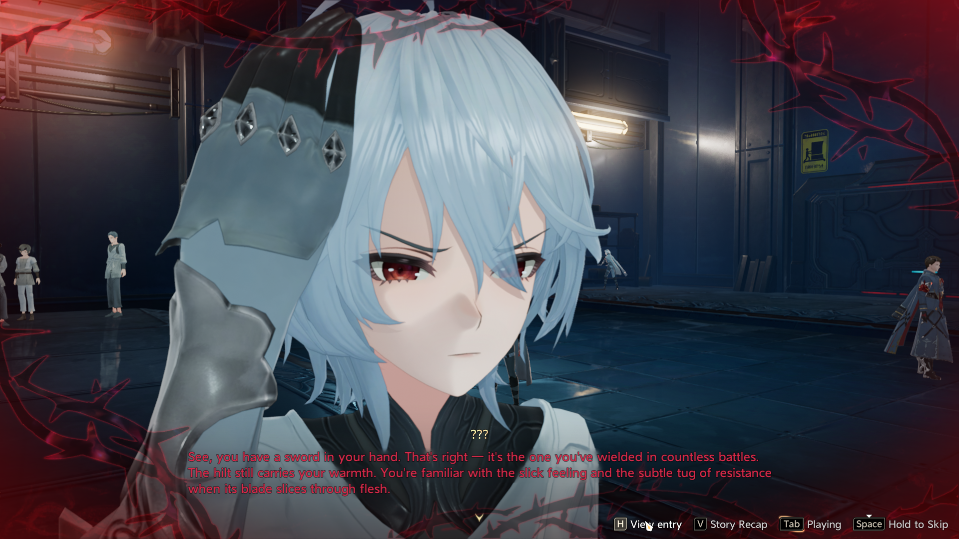Viewport: 959px width, 539px height.
Task: Toggle the Playing auto-play control
Action: 811,524
